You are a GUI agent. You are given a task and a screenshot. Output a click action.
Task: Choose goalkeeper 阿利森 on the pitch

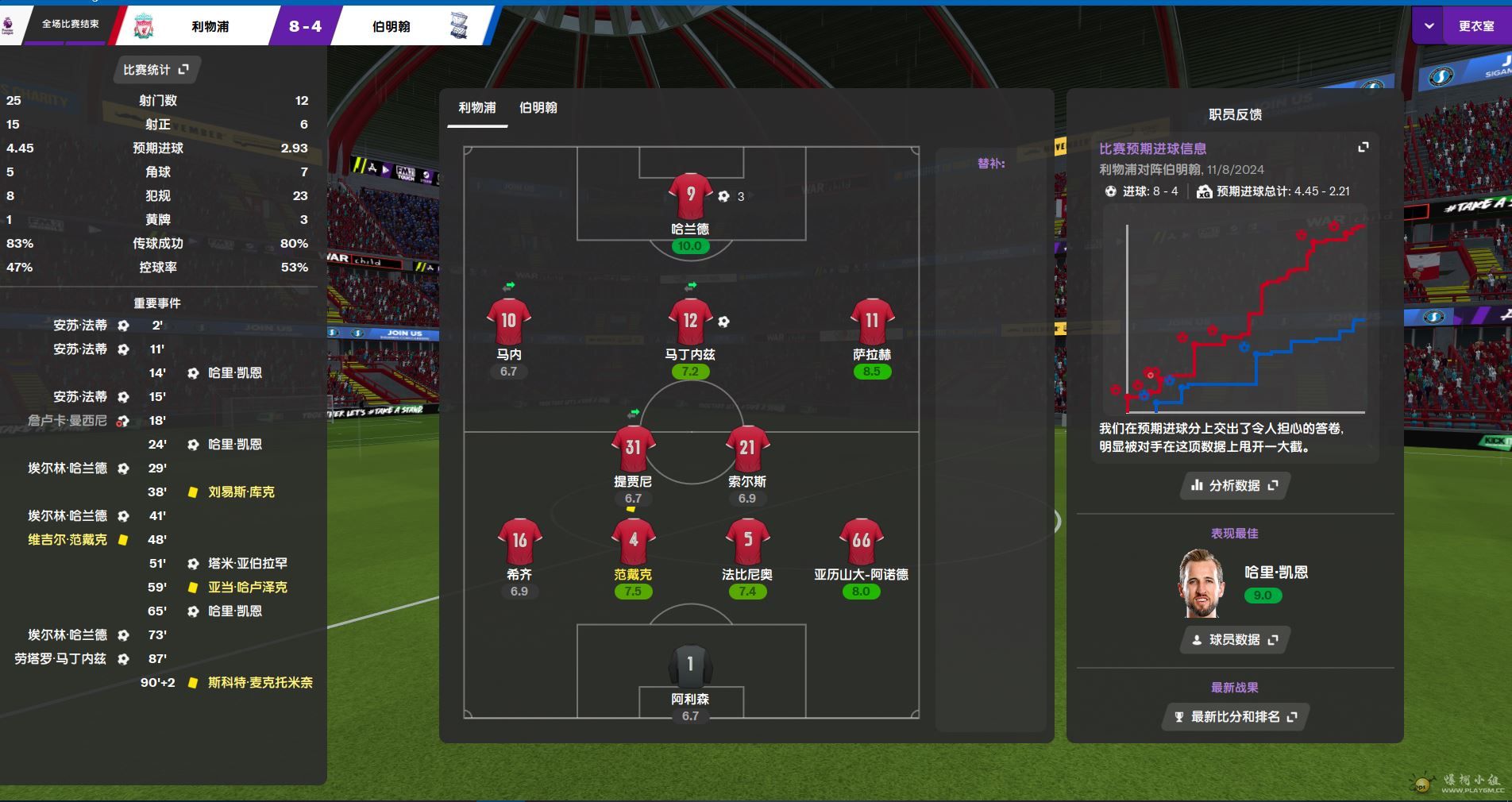pyautogui.click(x=690, y=665)
